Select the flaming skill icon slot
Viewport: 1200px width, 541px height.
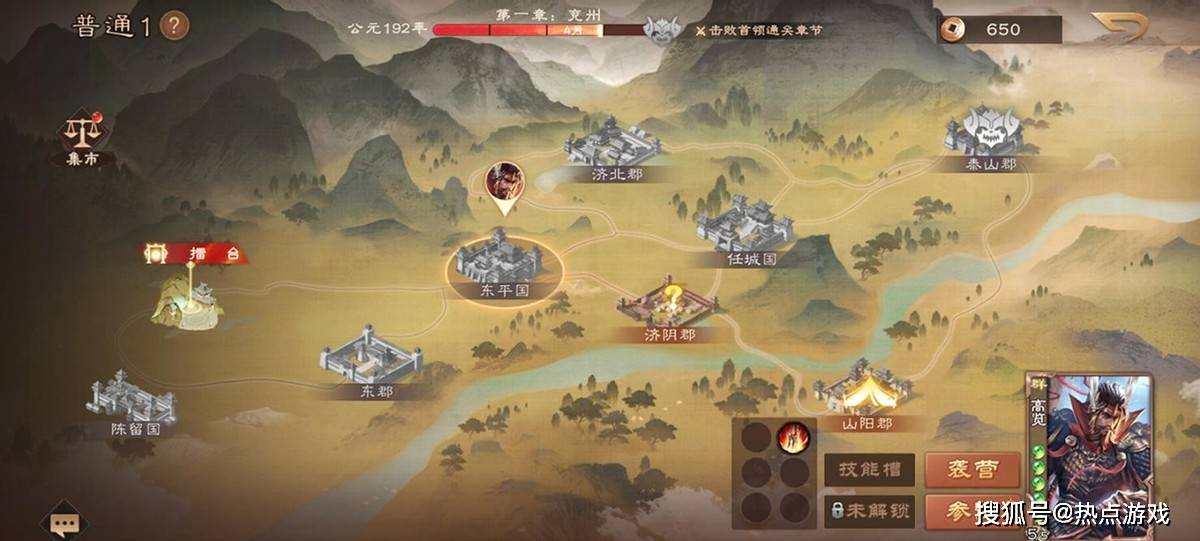tap(794, 437)
